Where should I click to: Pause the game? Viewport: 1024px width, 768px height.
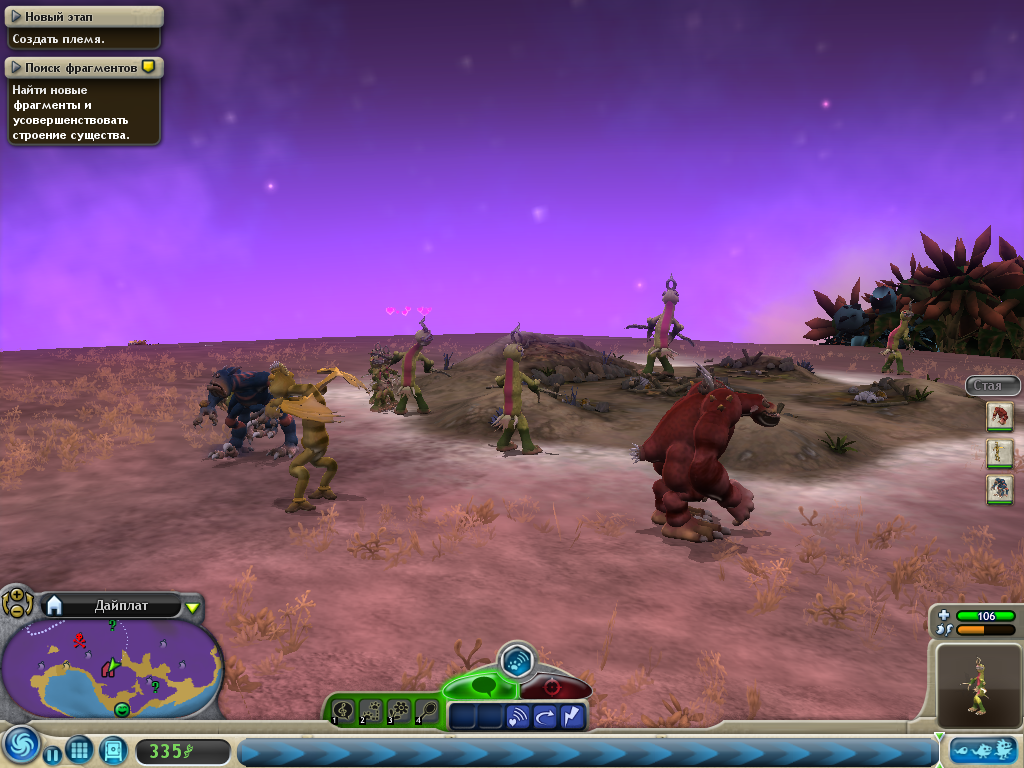click(52, 755)
